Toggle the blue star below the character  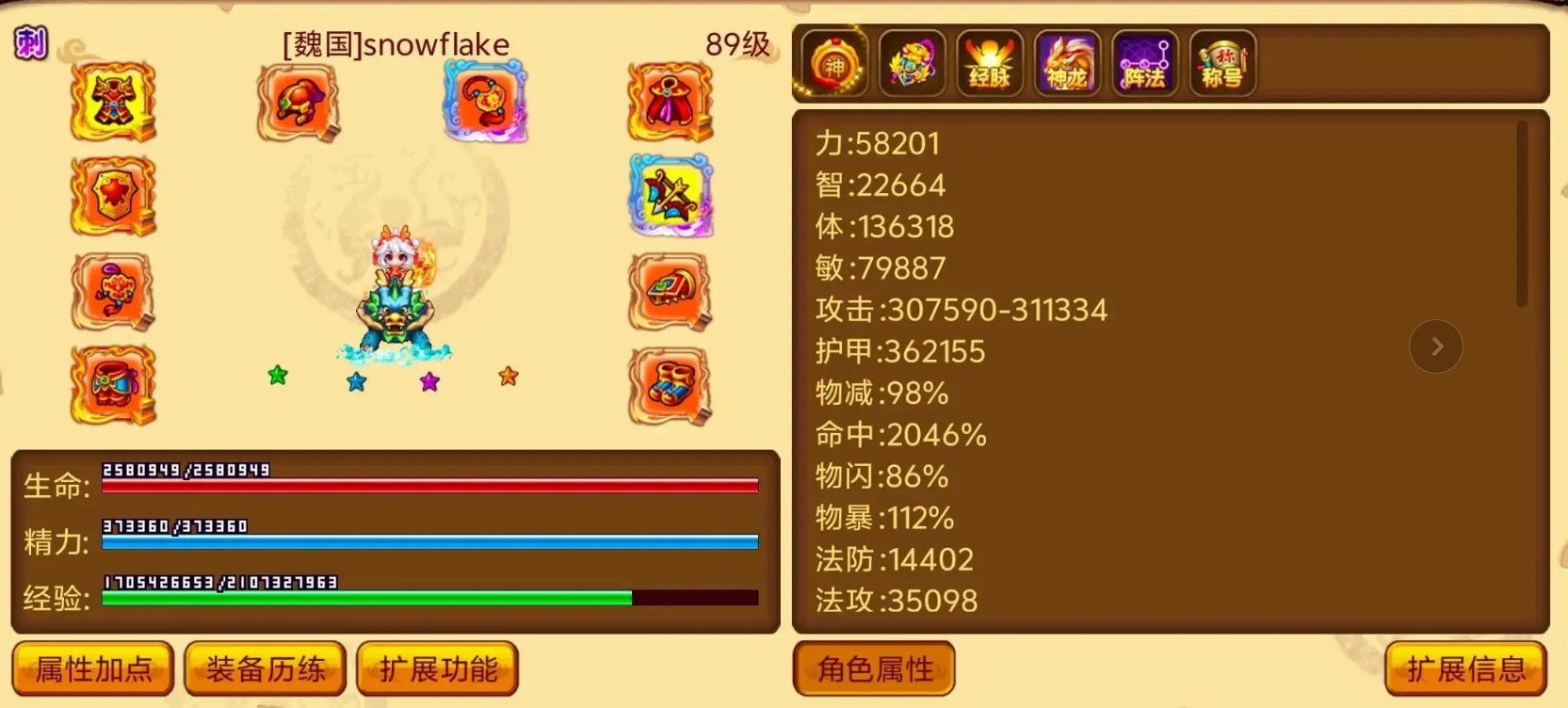point(355,381)
